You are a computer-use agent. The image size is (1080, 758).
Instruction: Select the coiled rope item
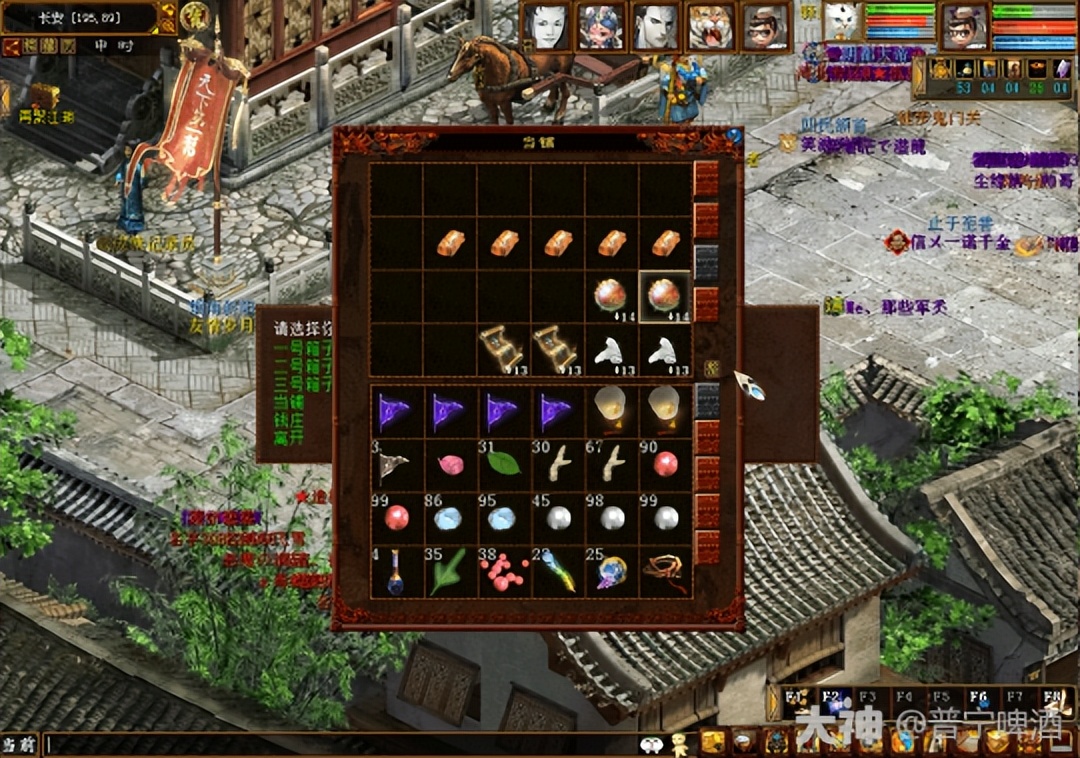pyautogui.click(x=664, y=573)
